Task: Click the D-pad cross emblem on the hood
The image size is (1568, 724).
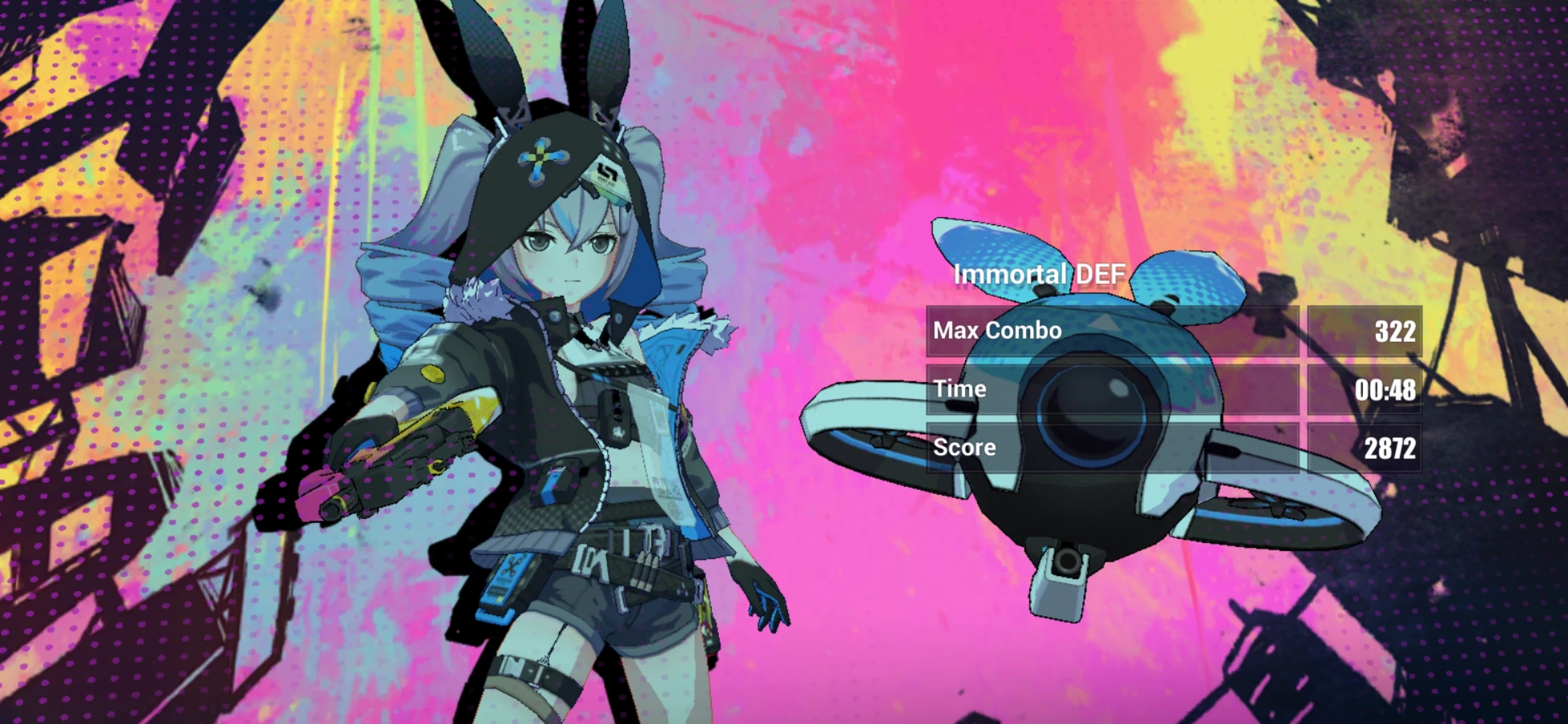Action: click(x=540, y=157)
